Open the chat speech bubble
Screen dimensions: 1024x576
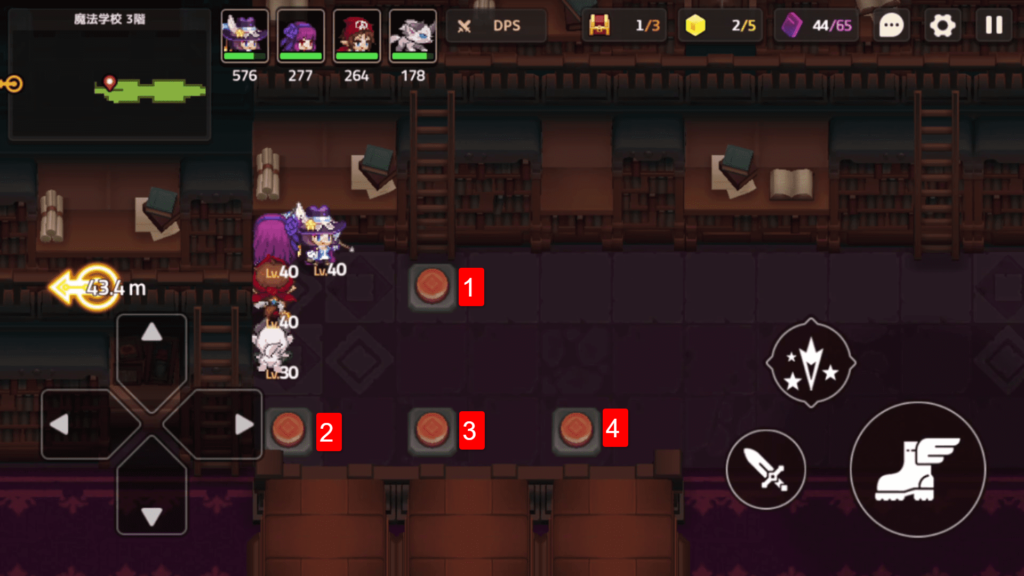tap(892, 26)
